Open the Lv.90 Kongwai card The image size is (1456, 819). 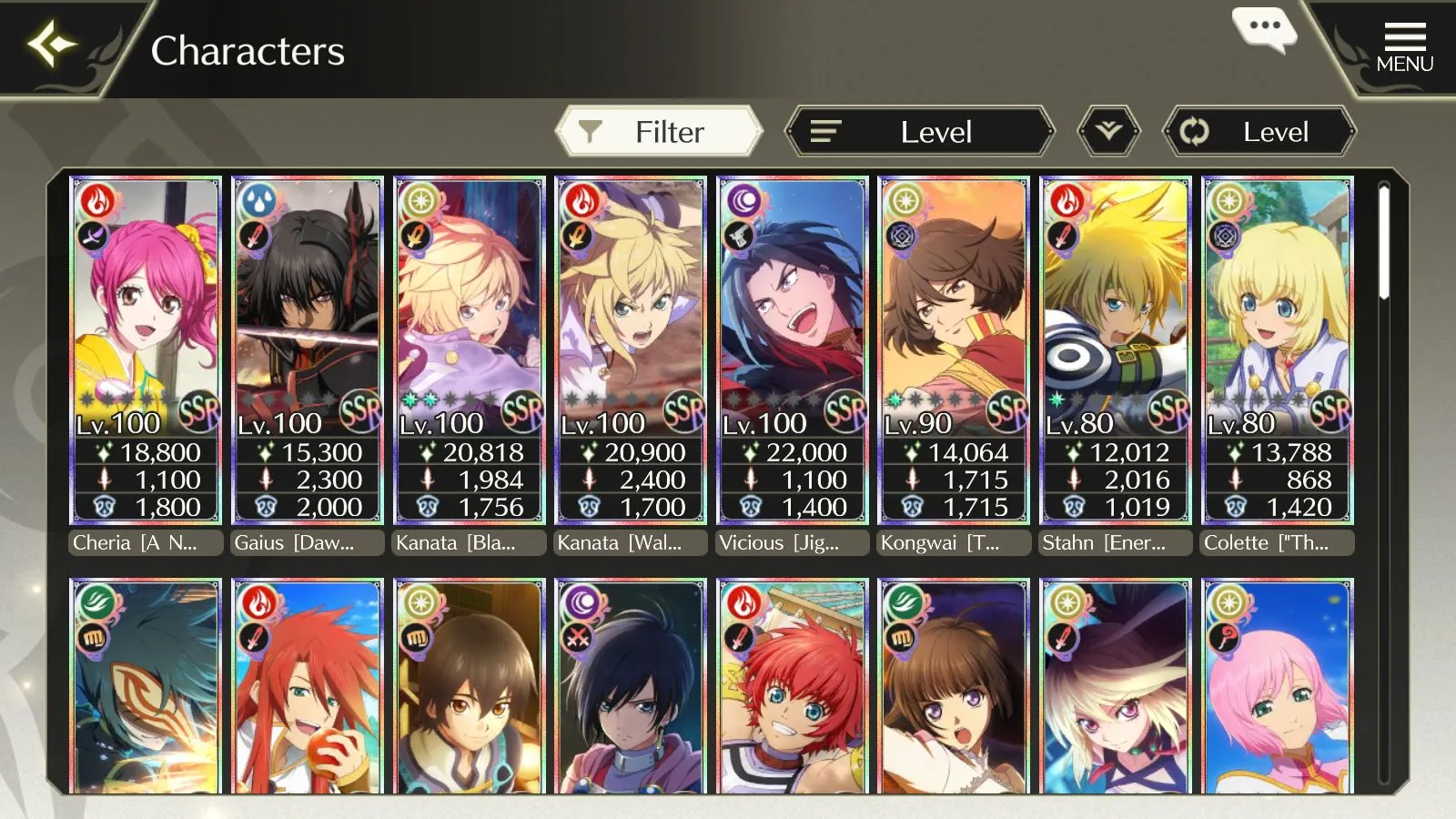[x=954, y=350]
